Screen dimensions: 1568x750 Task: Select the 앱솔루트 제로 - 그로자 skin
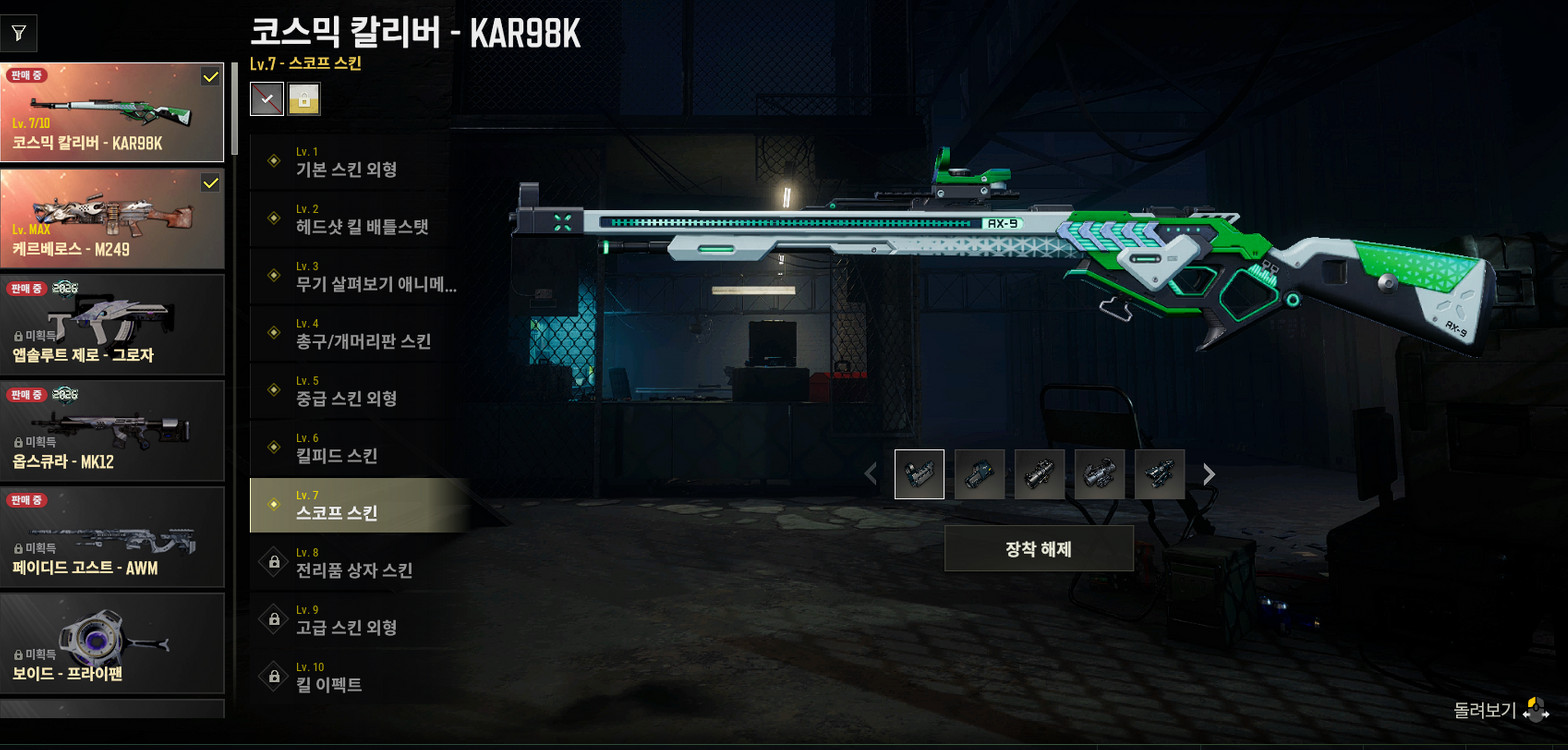tap(112, 324)
